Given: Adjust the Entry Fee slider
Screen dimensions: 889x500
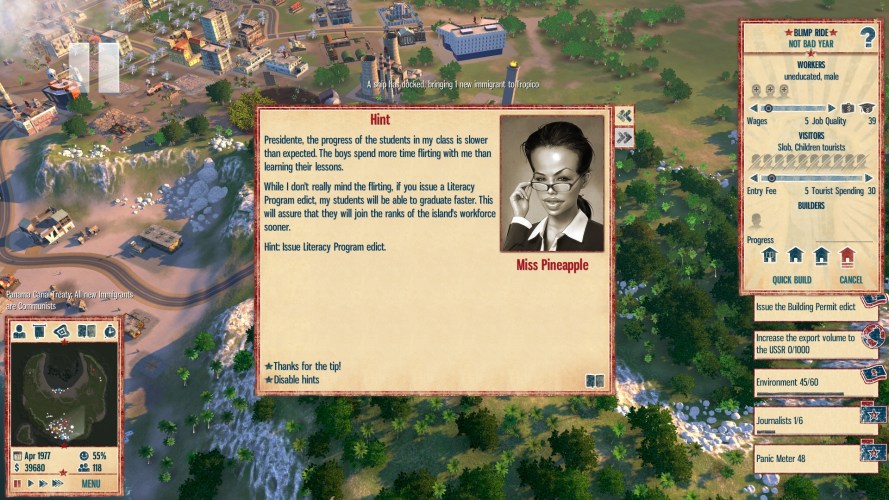Looking at the screenshot, I should (x=771, y=178).
